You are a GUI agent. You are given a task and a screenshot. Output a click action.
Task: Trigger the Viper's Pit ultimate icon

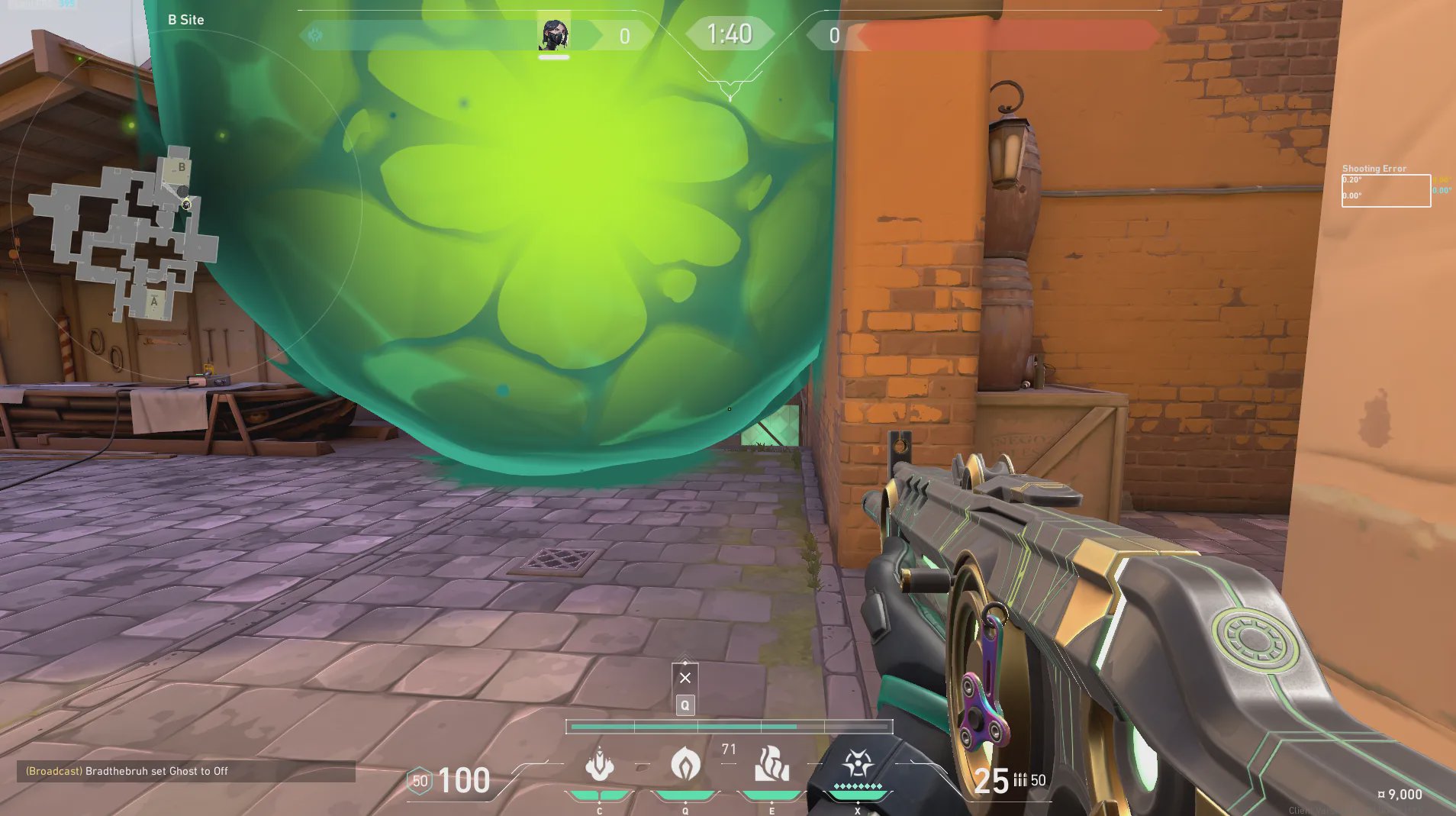point(858,764)
